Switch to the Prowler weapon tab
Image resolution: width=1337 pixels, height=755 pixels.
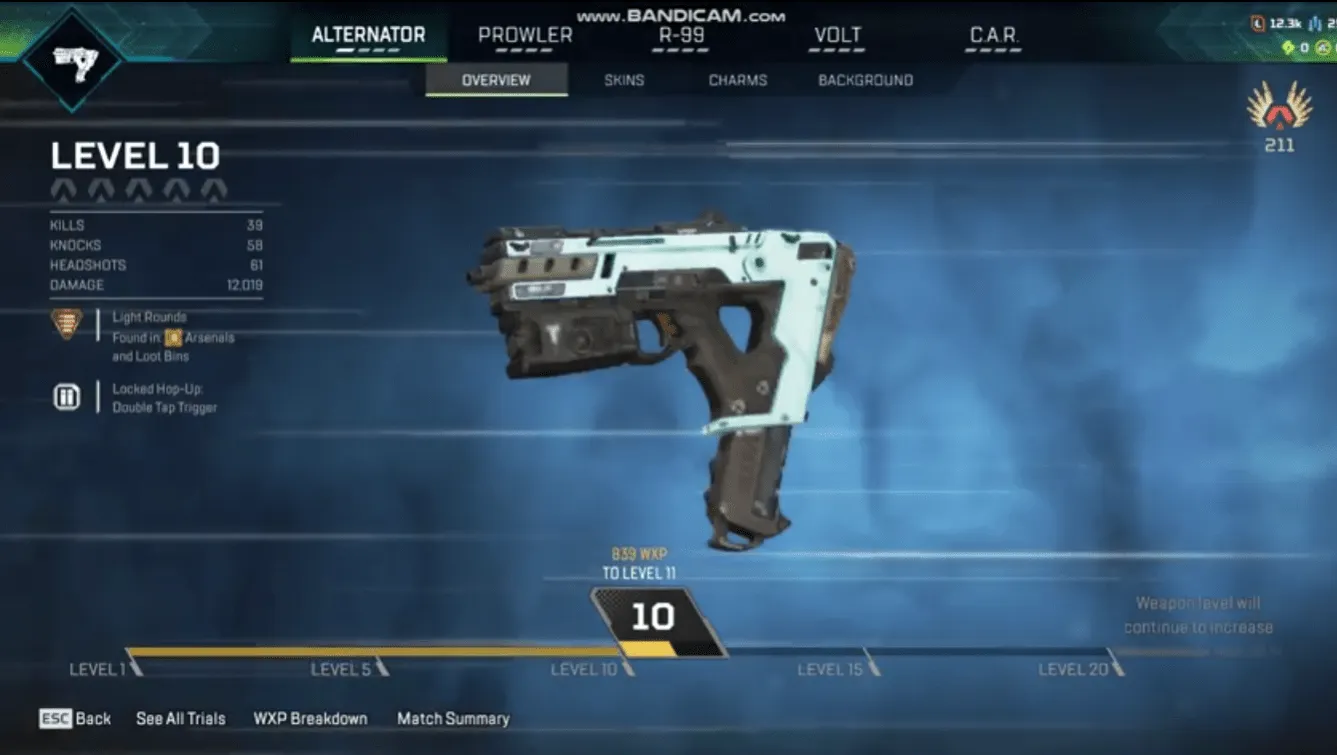tap(525, 36)
